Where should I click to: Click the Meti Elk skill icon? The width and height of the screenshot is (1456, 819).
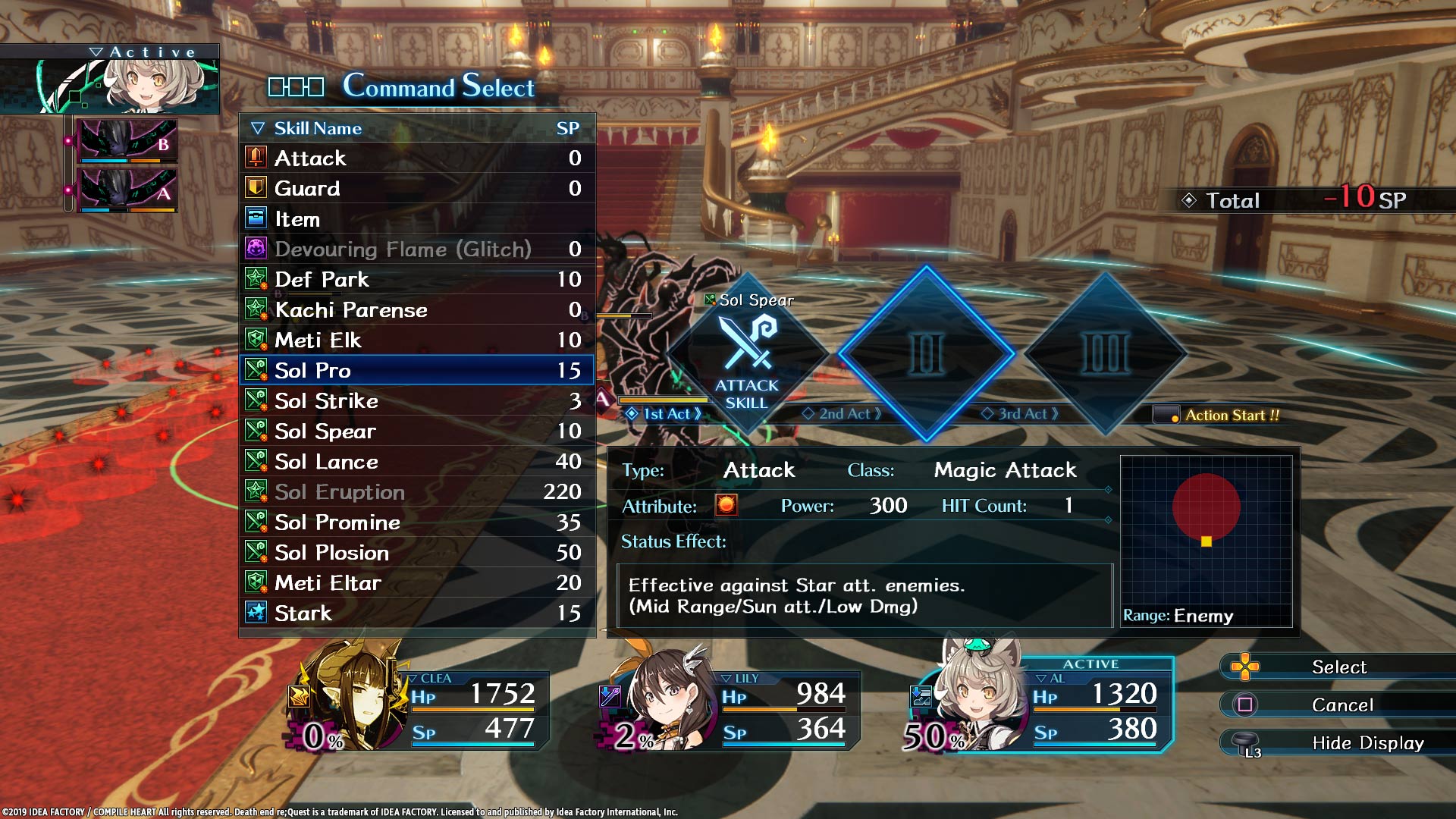258,340
